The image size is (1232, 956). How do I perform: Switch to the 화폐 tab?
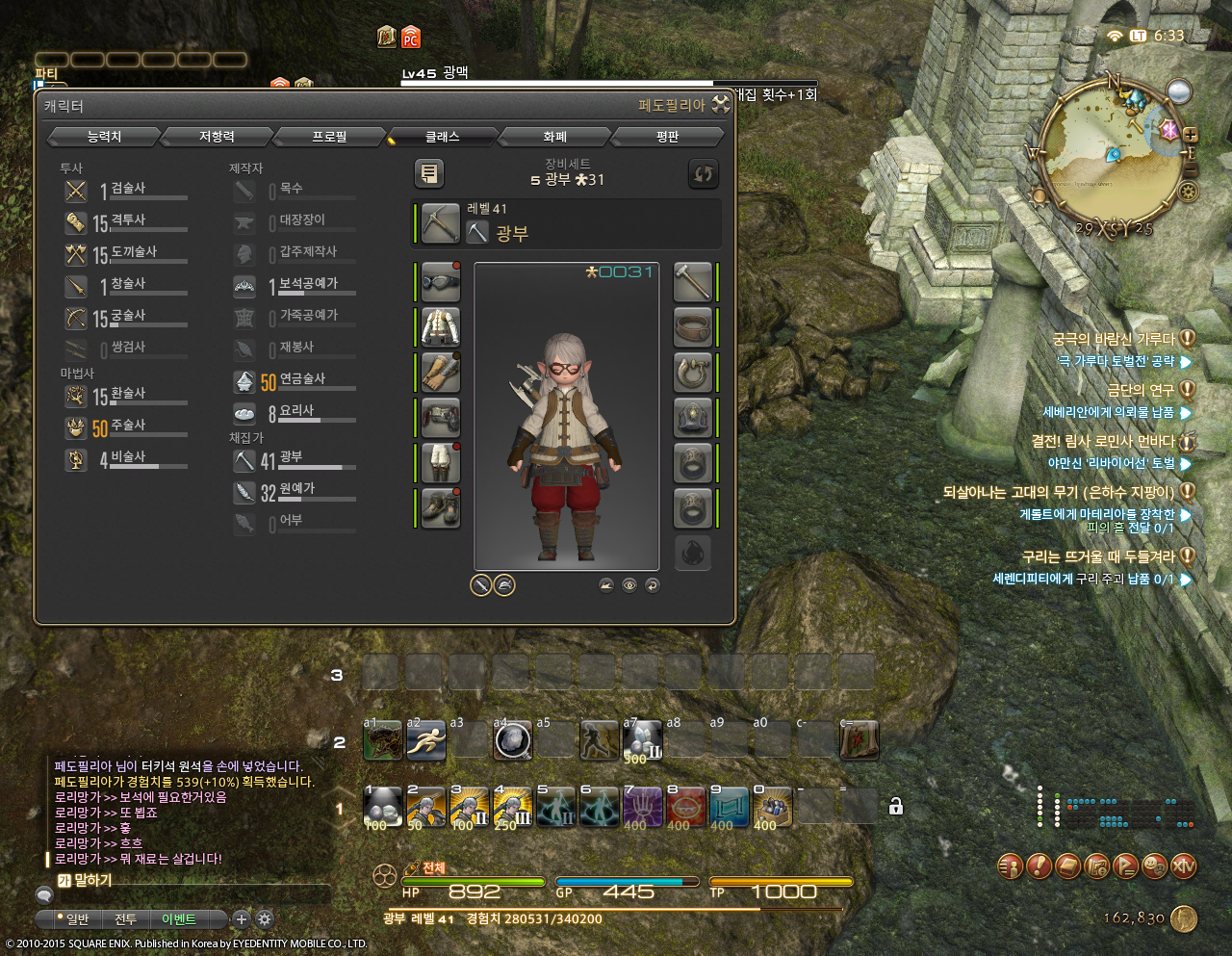tap(554, 137)
